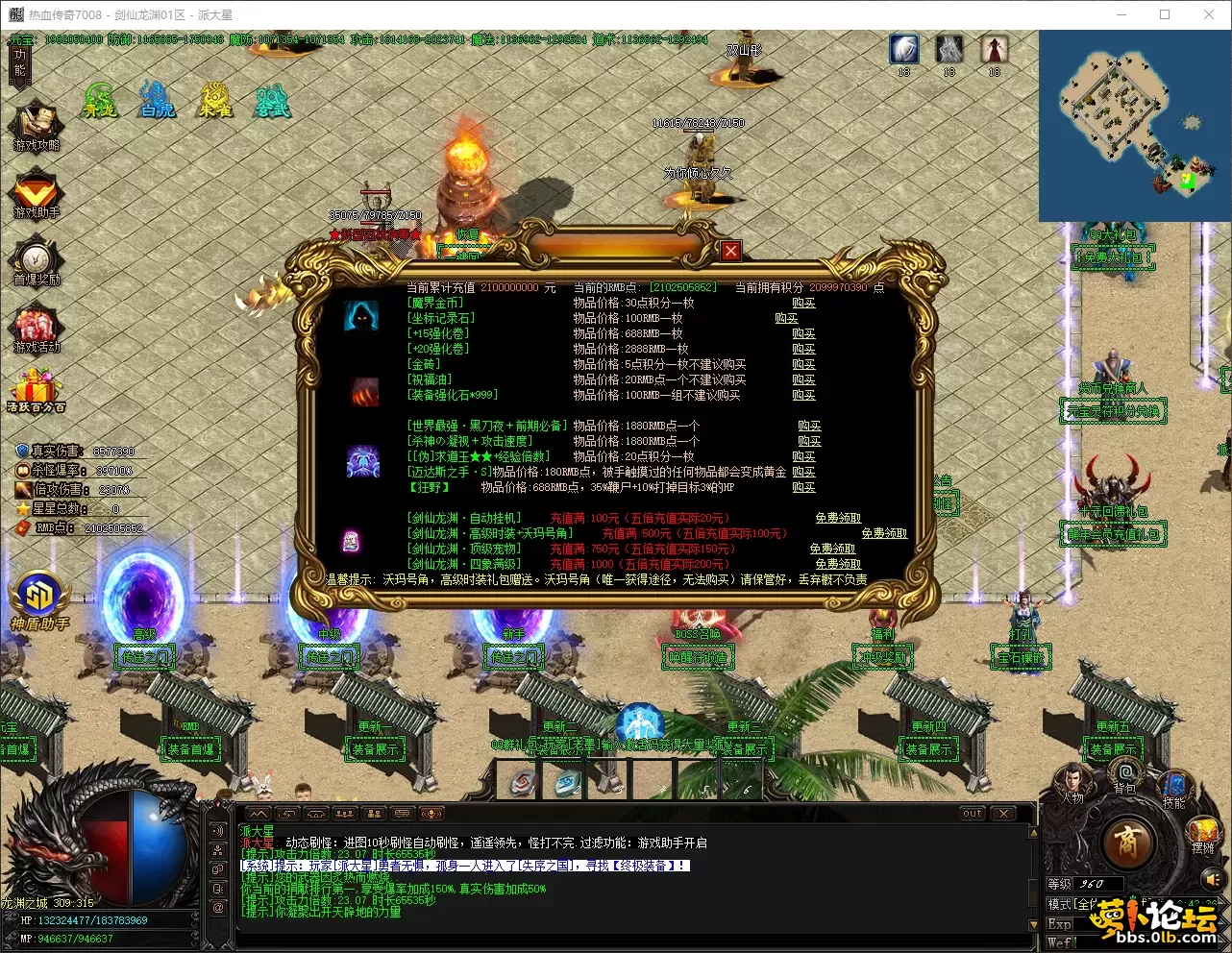This screenshot has width=1232, height=953.
Task: Open the 首爆奖励 rewards icon
Action: point(37,262)
